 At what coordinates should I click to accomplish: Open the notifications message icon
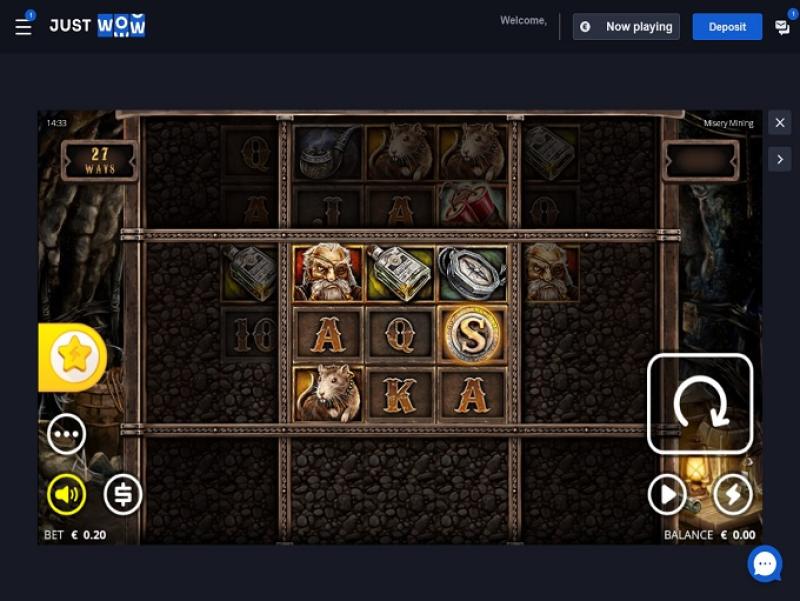click(x=782, y=27)
